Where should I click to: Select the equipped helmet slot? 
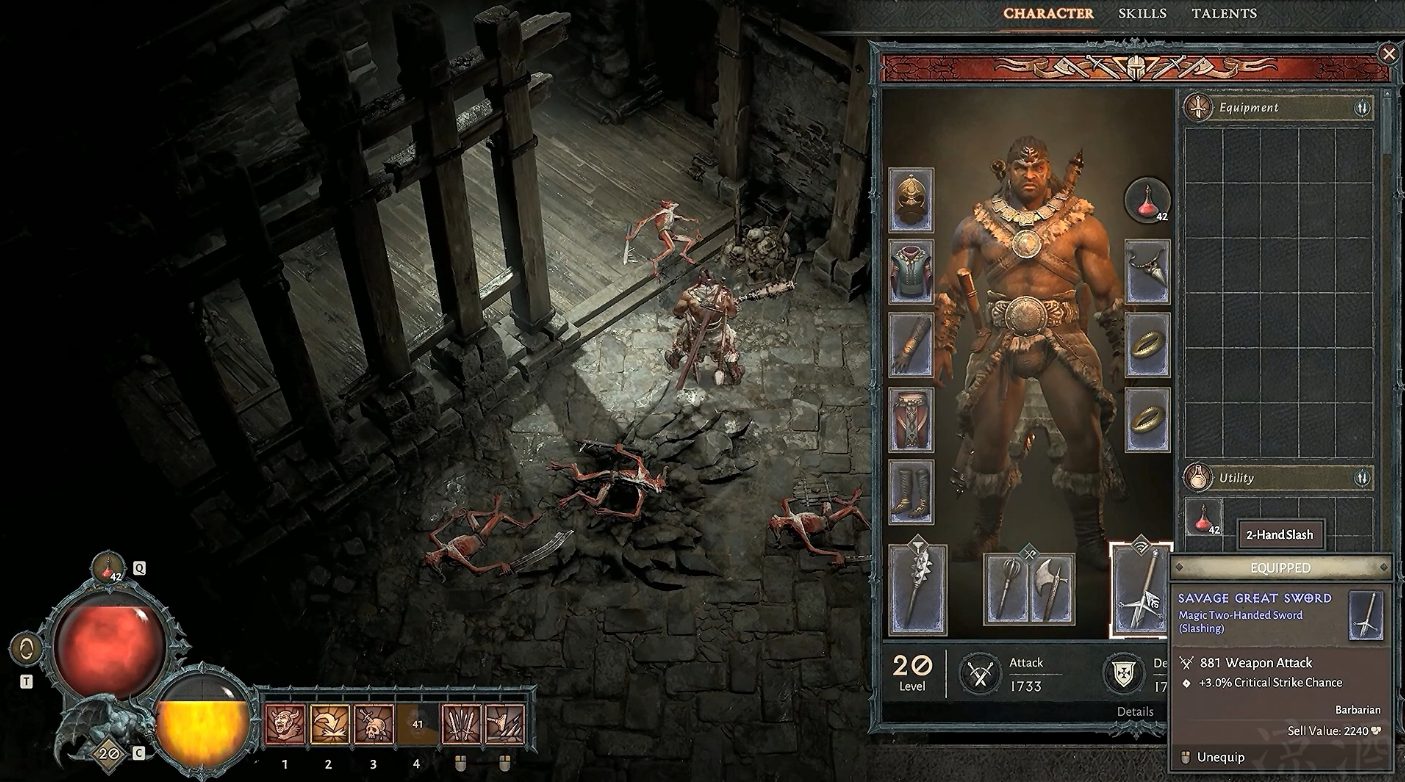coord(911,200)
